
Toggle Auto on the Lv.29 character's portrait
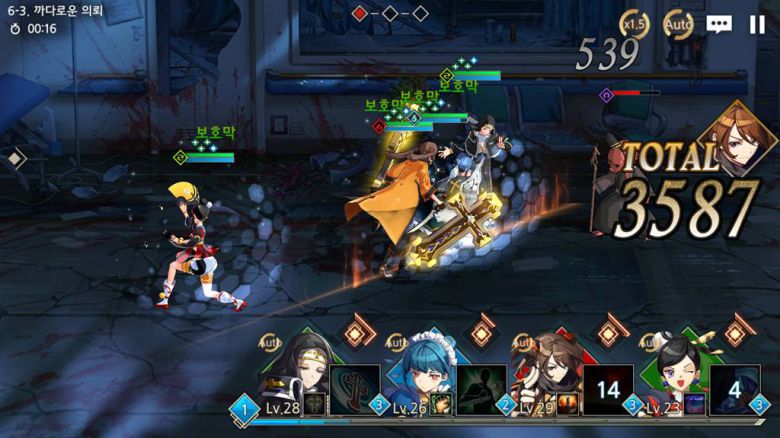[x=523, y=343]
